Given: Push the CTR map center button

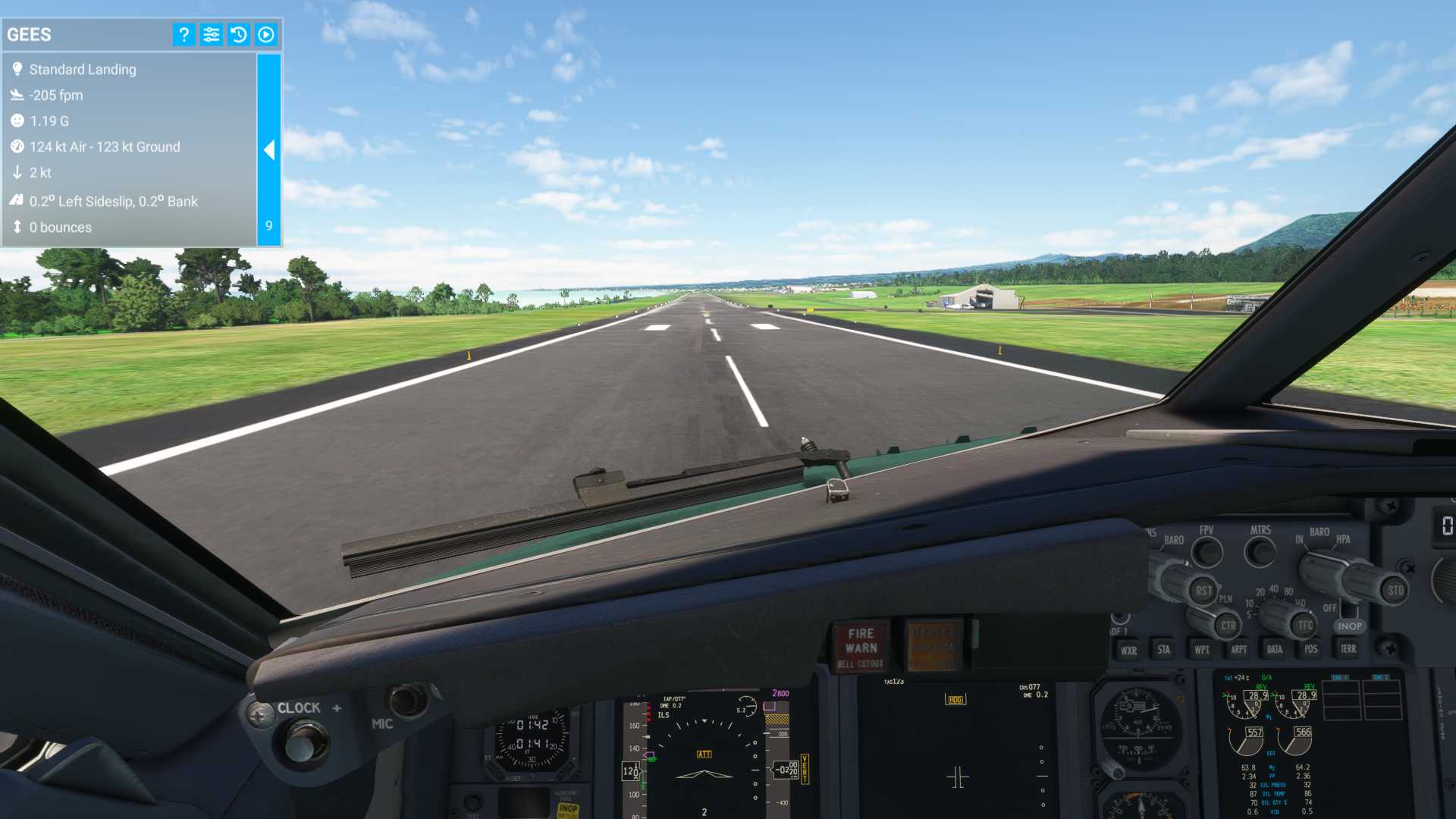Looking at the screenshot, I should (1228, 626).
